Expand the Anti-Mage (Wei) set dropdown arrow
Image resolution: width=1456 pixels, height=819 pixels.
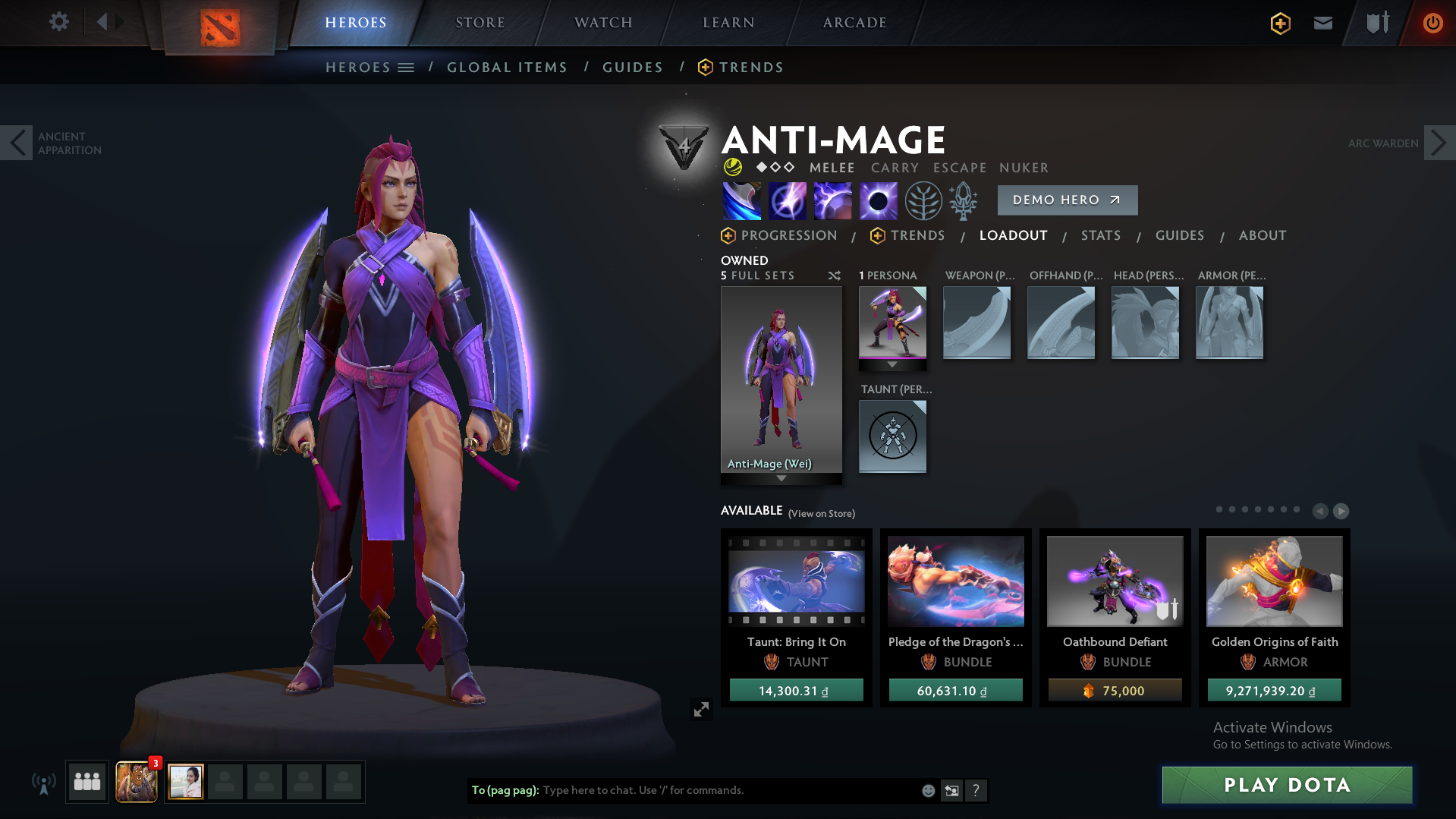[x=781, y=479]
